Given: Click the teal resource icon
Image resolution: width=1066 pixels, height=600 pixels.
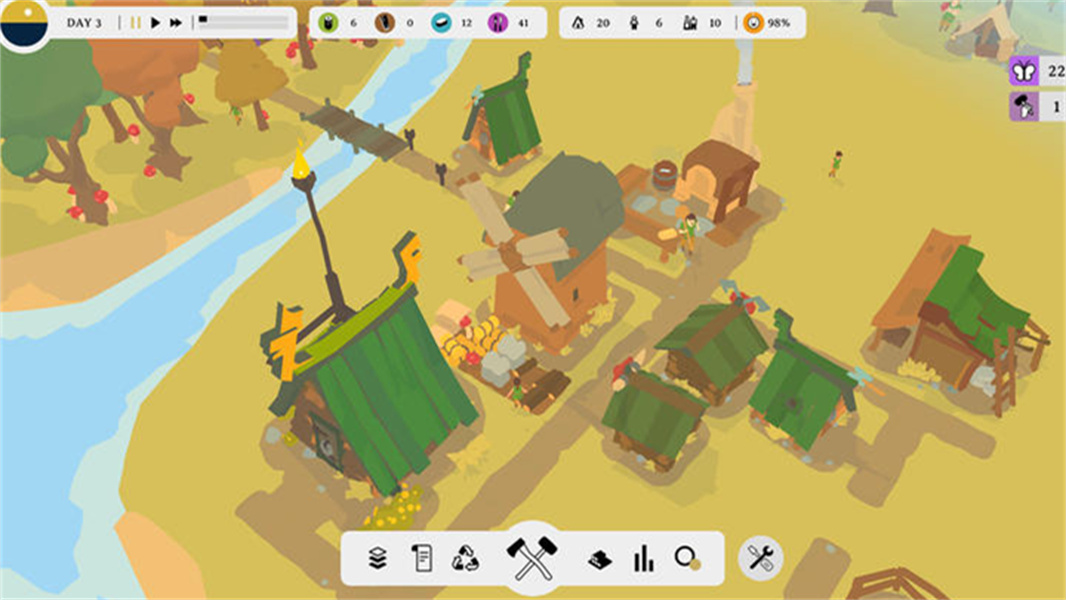Looking at the screenshot, I should pyautogui.click(x=441, y=22).
